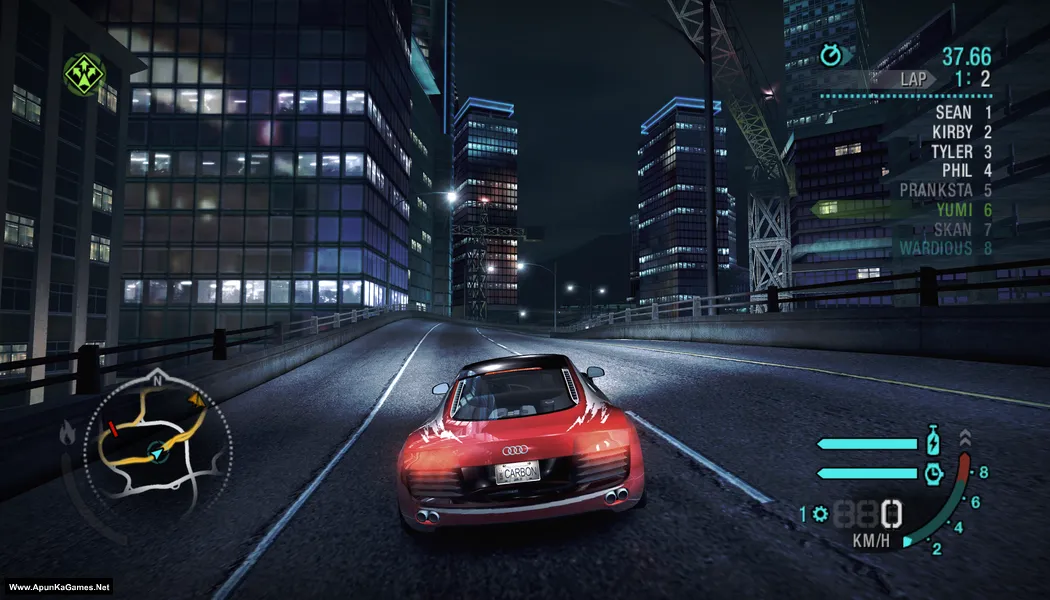Image resolution: width=1050 pixels, height=600 pixels.
Task: Activate the green wingman icon
Action: click(84, 72)
